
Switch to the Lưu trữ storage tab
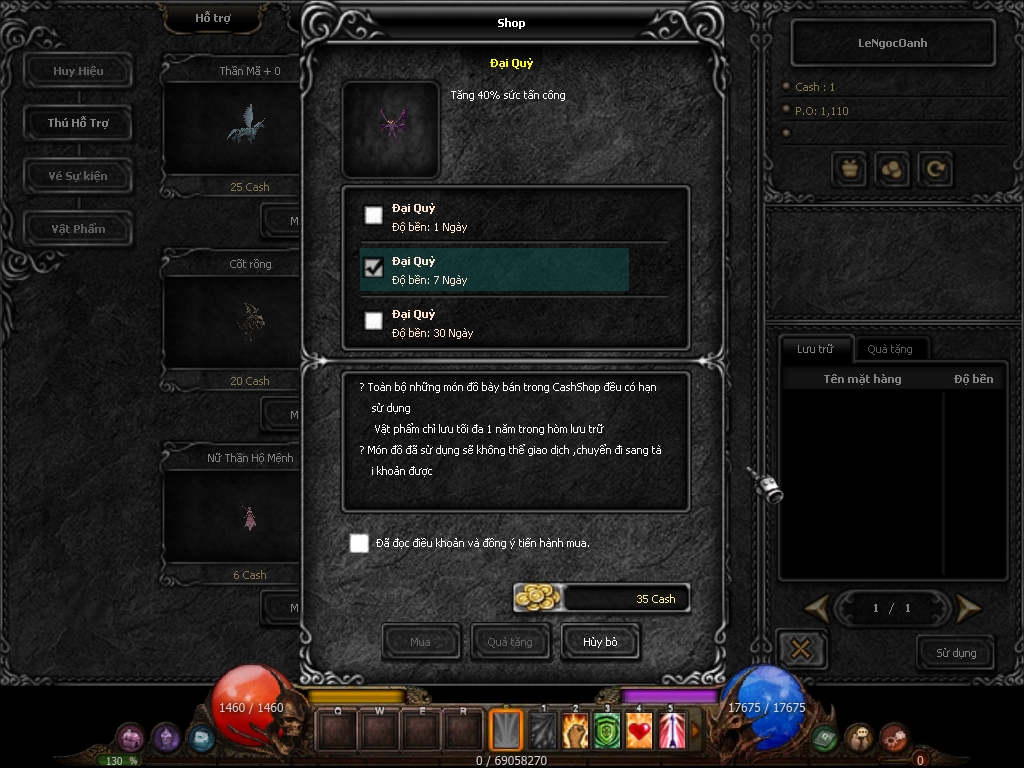coord(815,349)
